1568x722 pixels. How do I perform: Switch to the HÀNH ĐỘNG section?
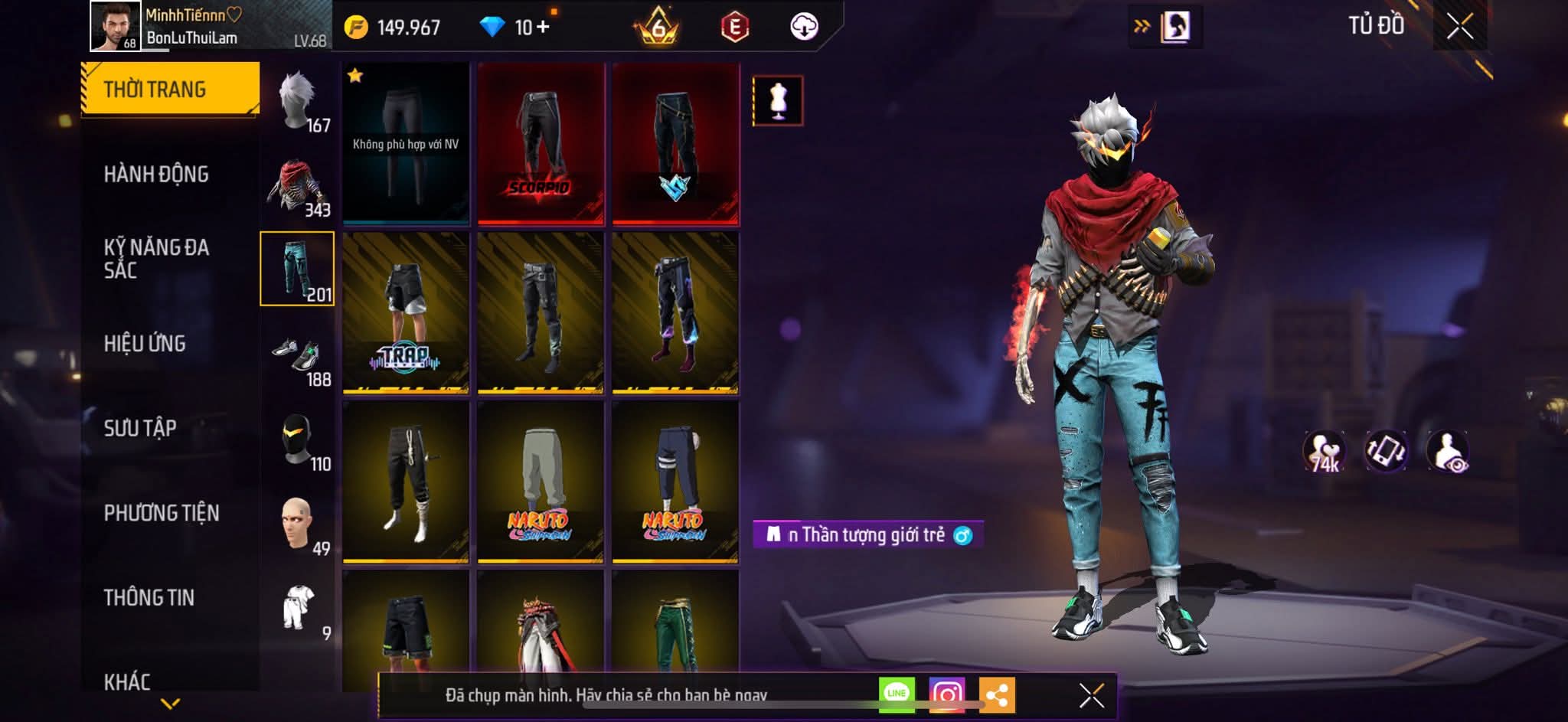[156, 175]
